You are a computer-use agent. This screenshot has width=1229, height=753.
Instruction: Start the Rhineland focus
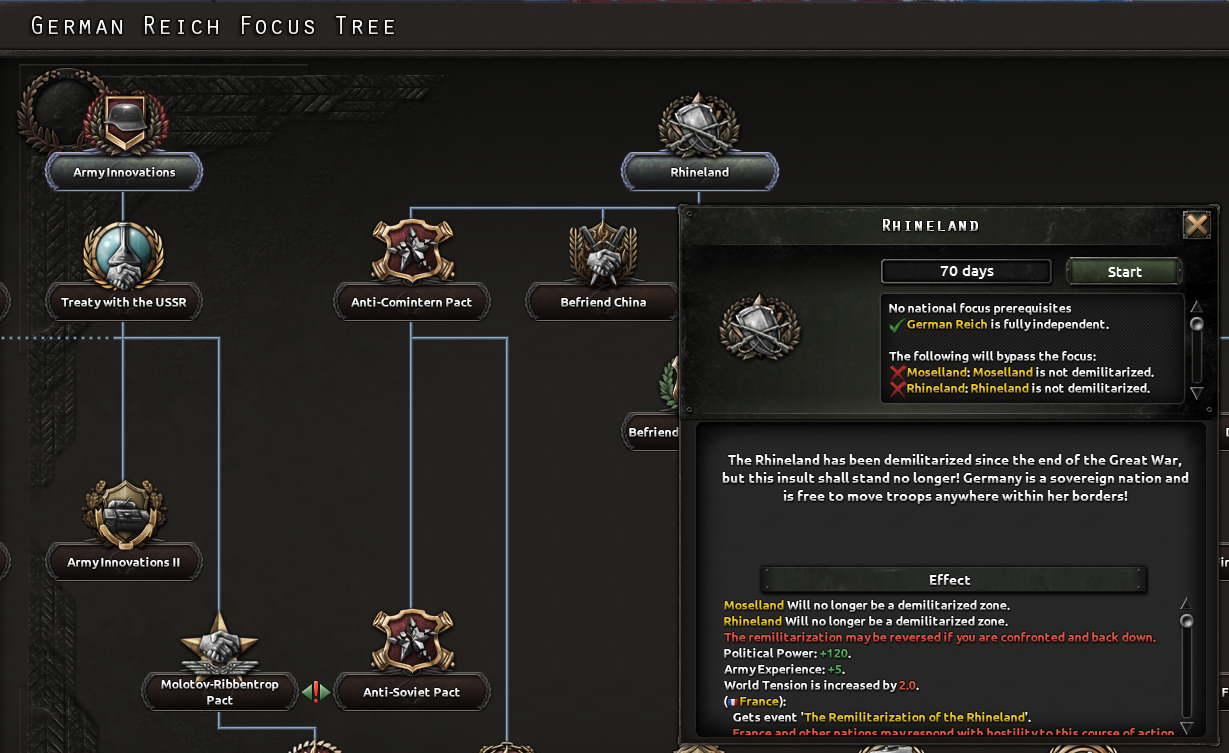click(1124, 271)
